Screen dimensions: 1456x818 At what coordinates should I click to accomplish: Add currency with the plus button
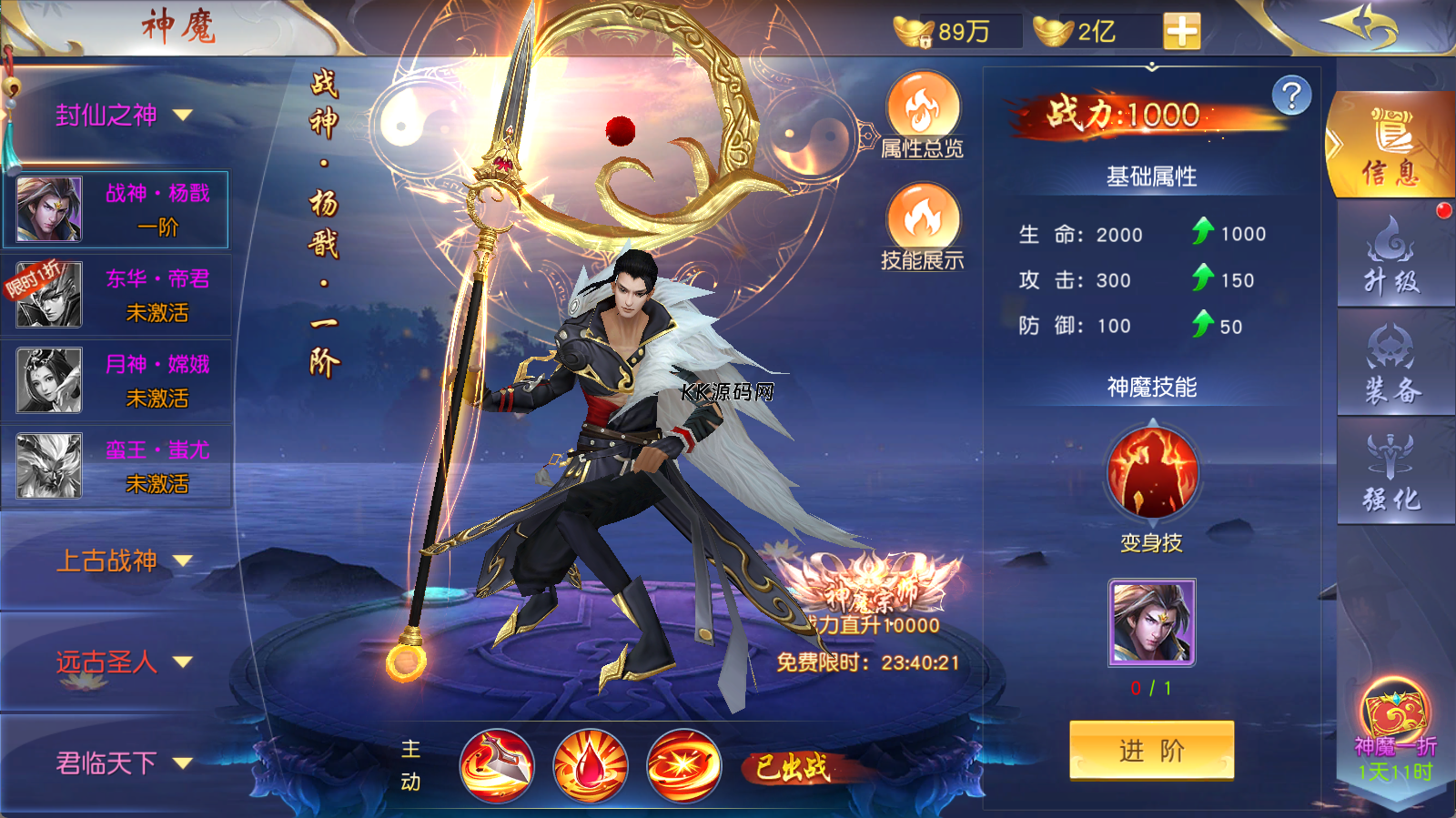click(x=1181, y=32)
